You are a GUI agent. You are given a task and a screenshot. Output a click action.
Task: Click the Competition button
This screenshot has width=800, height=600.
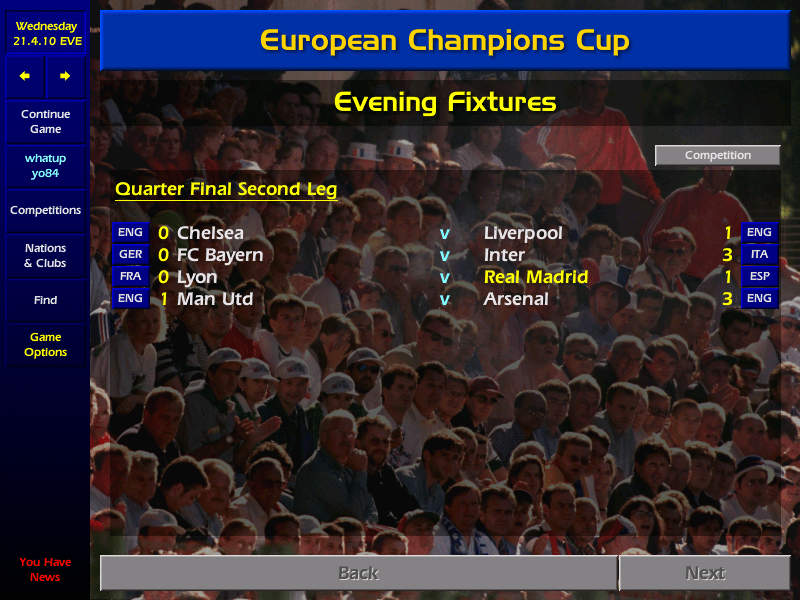pos(717,155)
